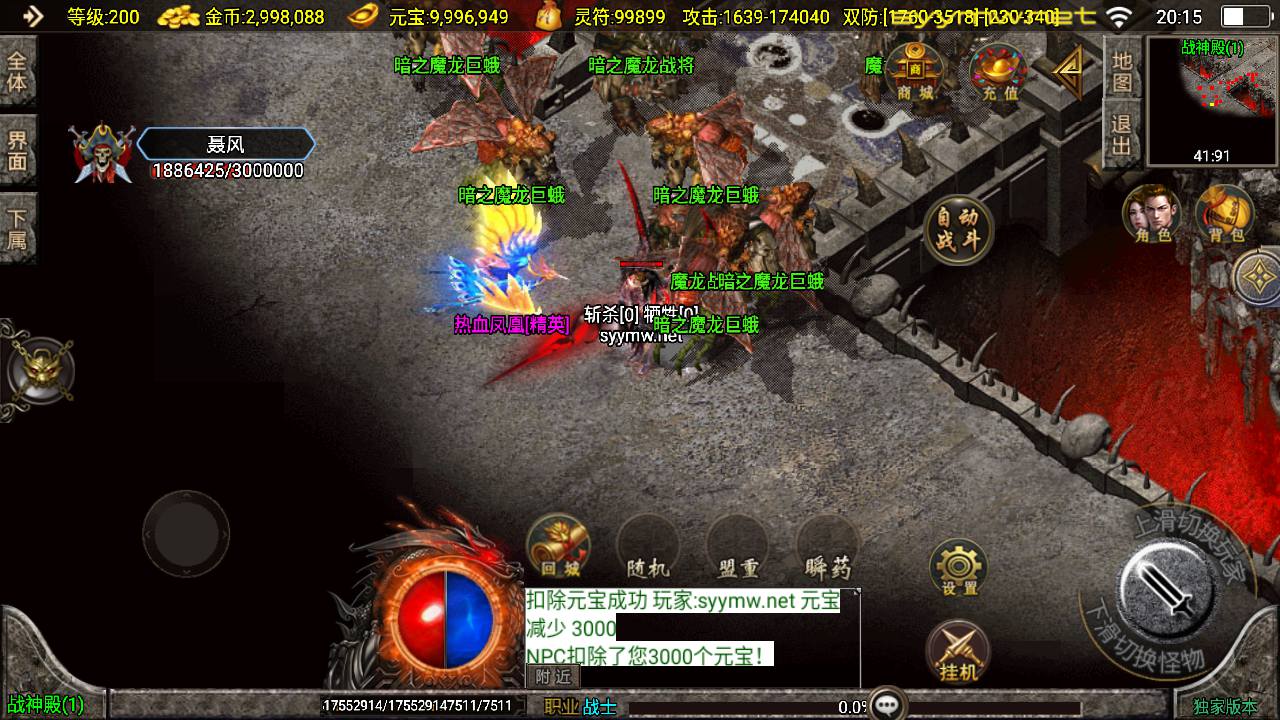Open the 商城 shop
Image resolution: width=1280 pixels, height=720 pixels.
tap(914, 72)
